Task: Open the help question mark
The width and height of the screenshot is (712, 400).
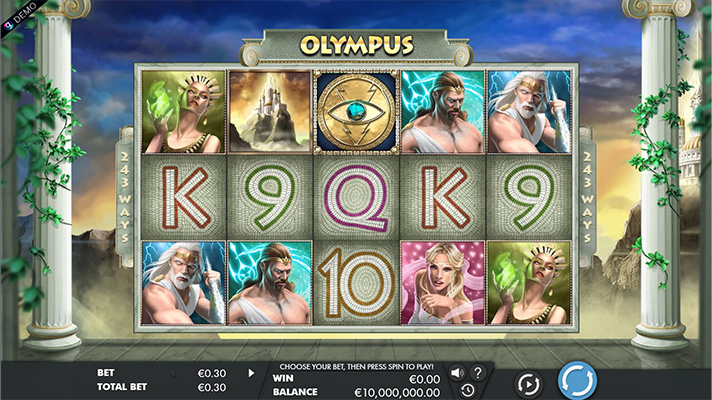Action: pos(477,373)
